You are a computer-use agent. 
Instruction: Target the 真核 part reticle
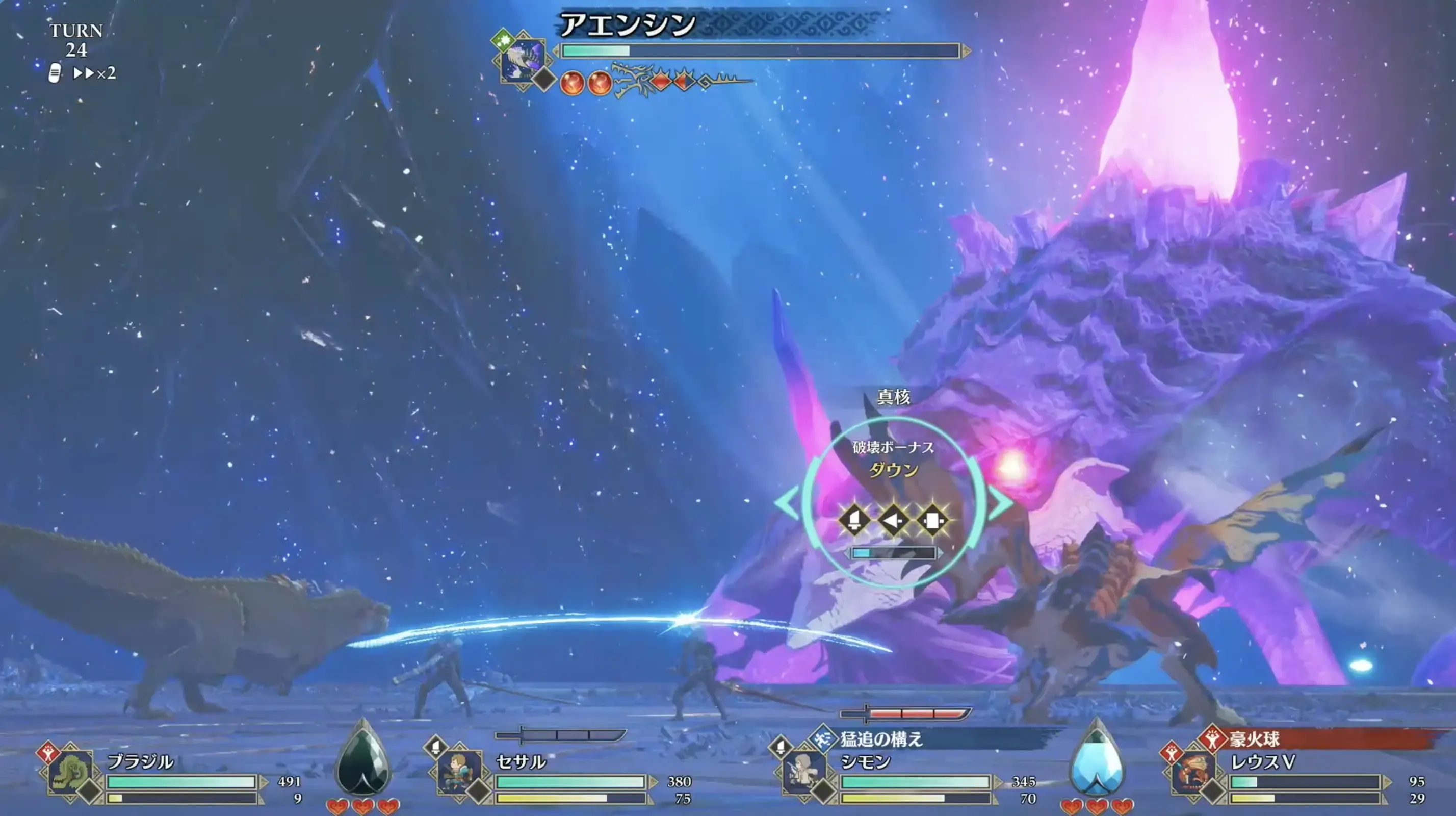point(894,502)
